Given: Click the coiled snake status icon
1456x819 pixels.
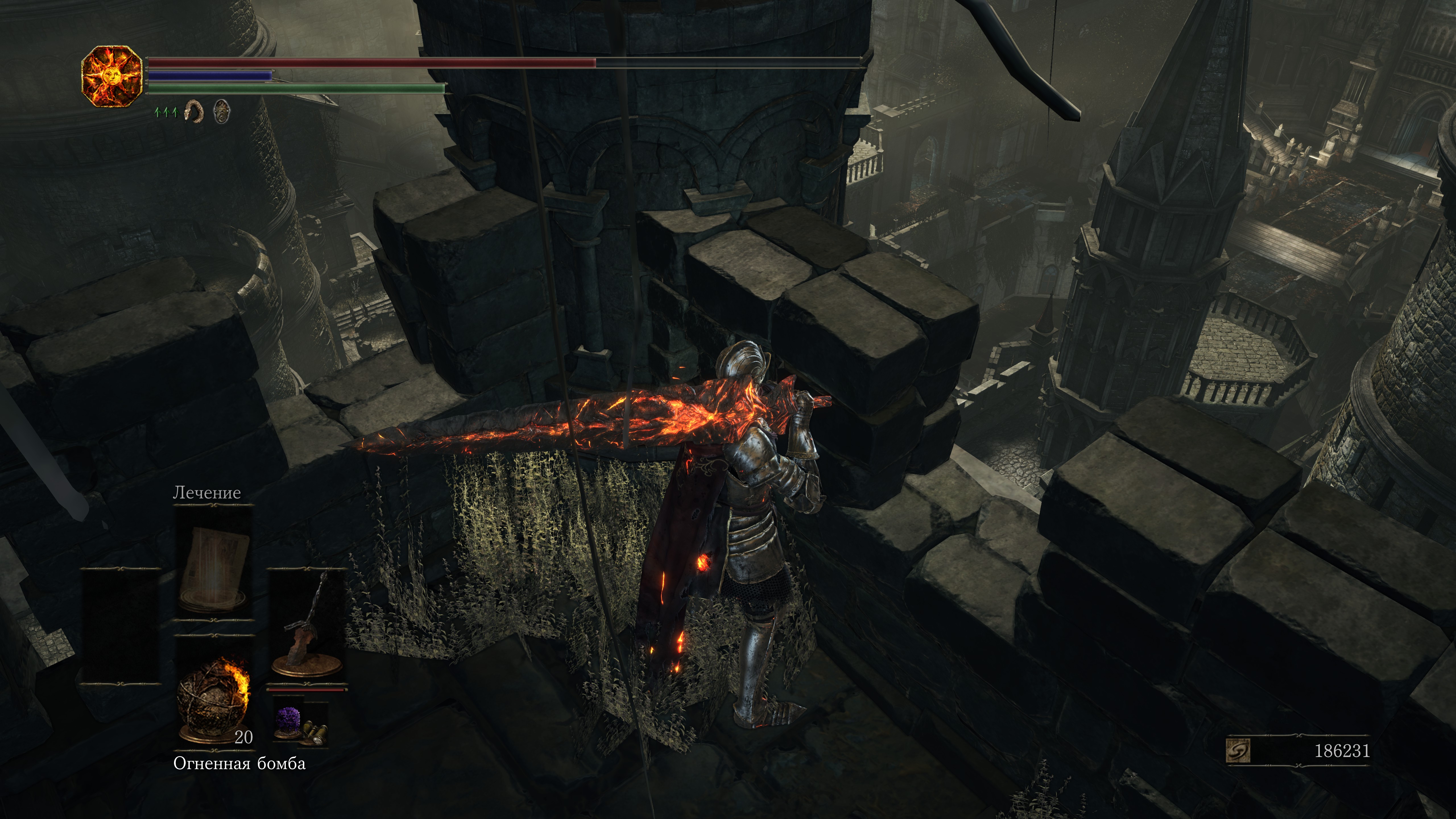Looking at the screenshot, I should coord(194,111).
